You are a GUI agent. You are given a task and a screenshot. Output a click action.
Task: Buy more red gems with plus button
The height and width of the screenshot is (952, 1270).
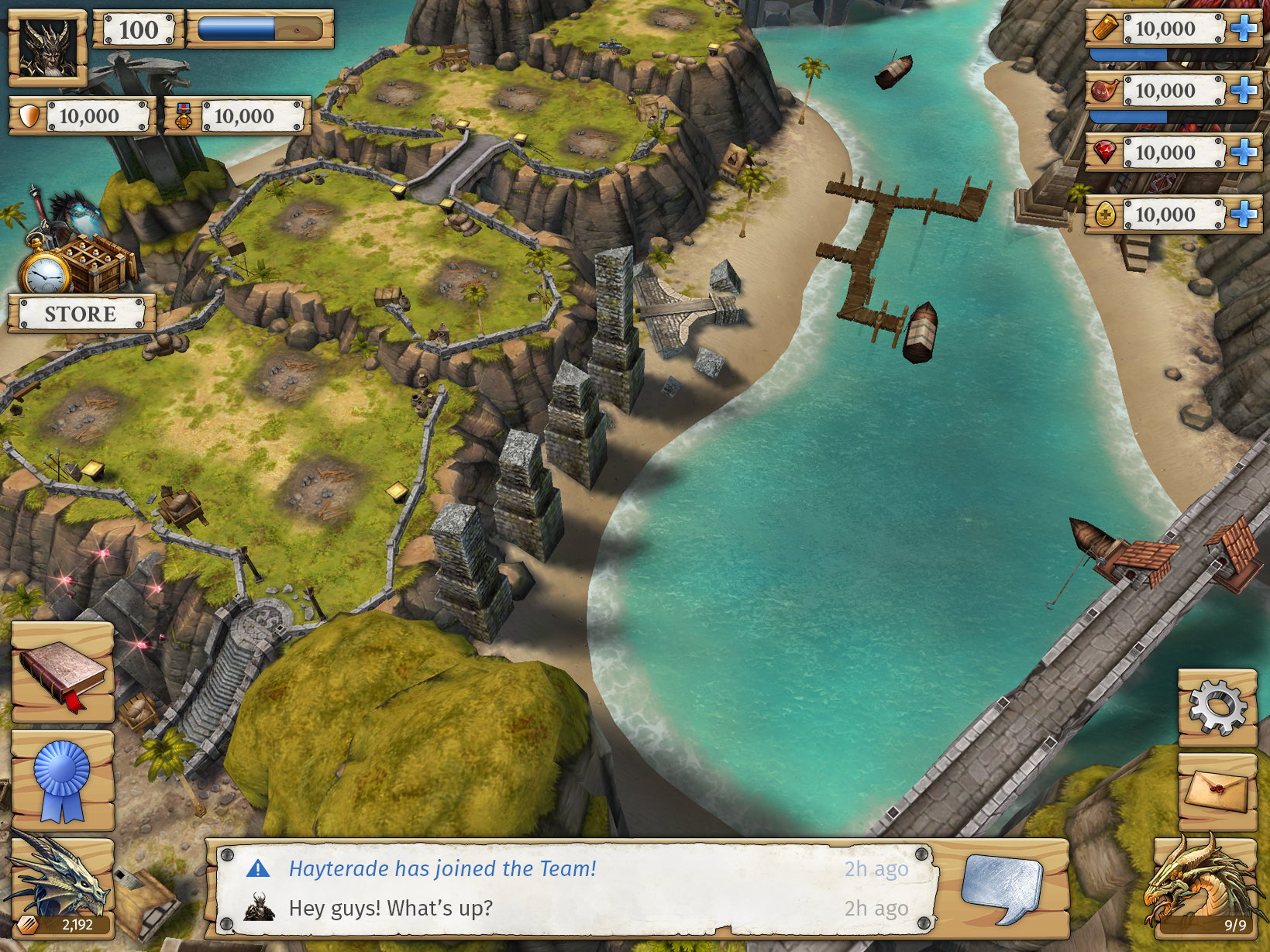tap(1244, 153)
